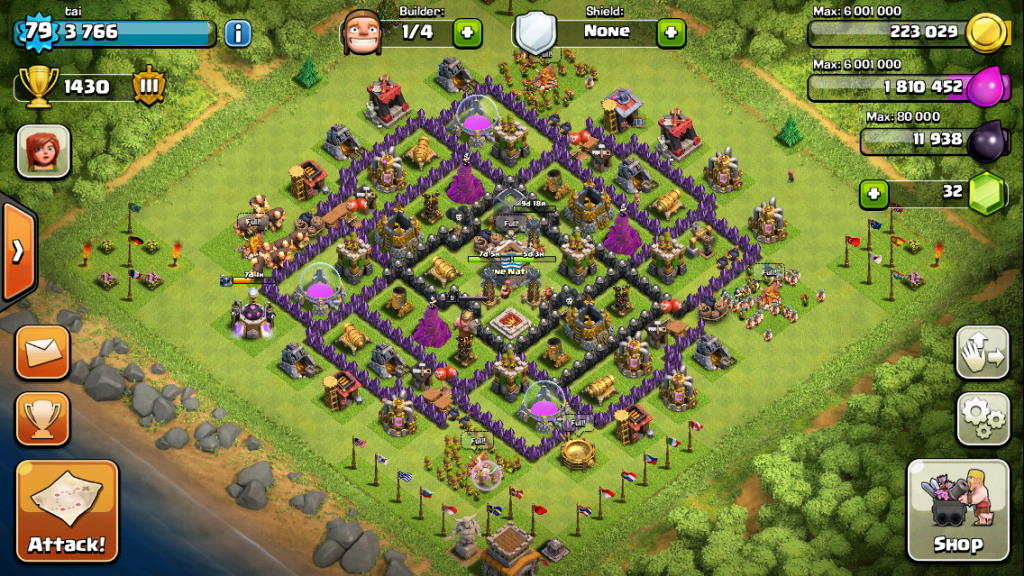Show the blue info button by XP bar
This screenshot has width=1024, height=576.
[x=237, y=33]
